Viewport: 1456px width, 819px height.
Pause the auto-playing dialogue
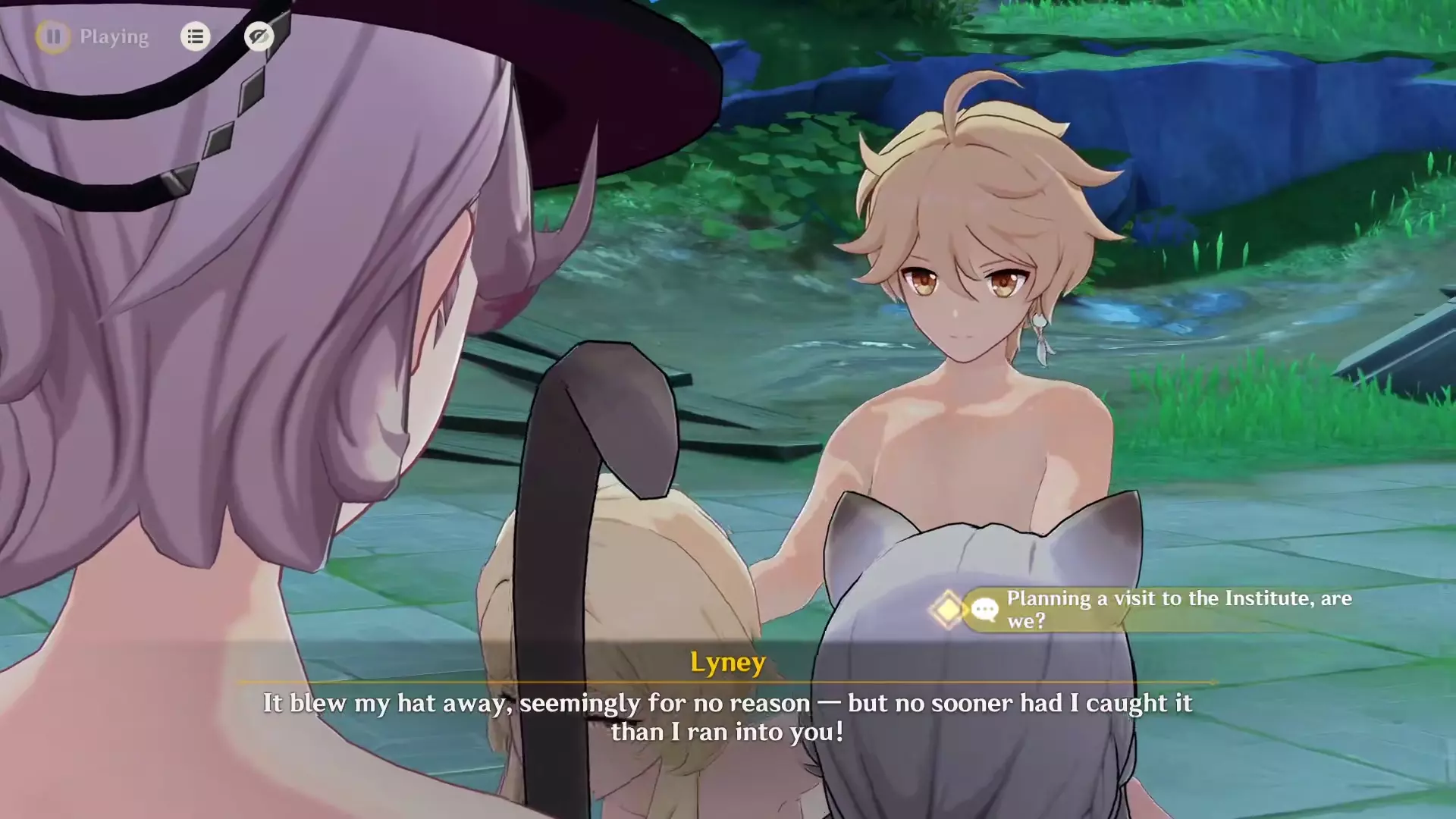click(x=53, y=36)
